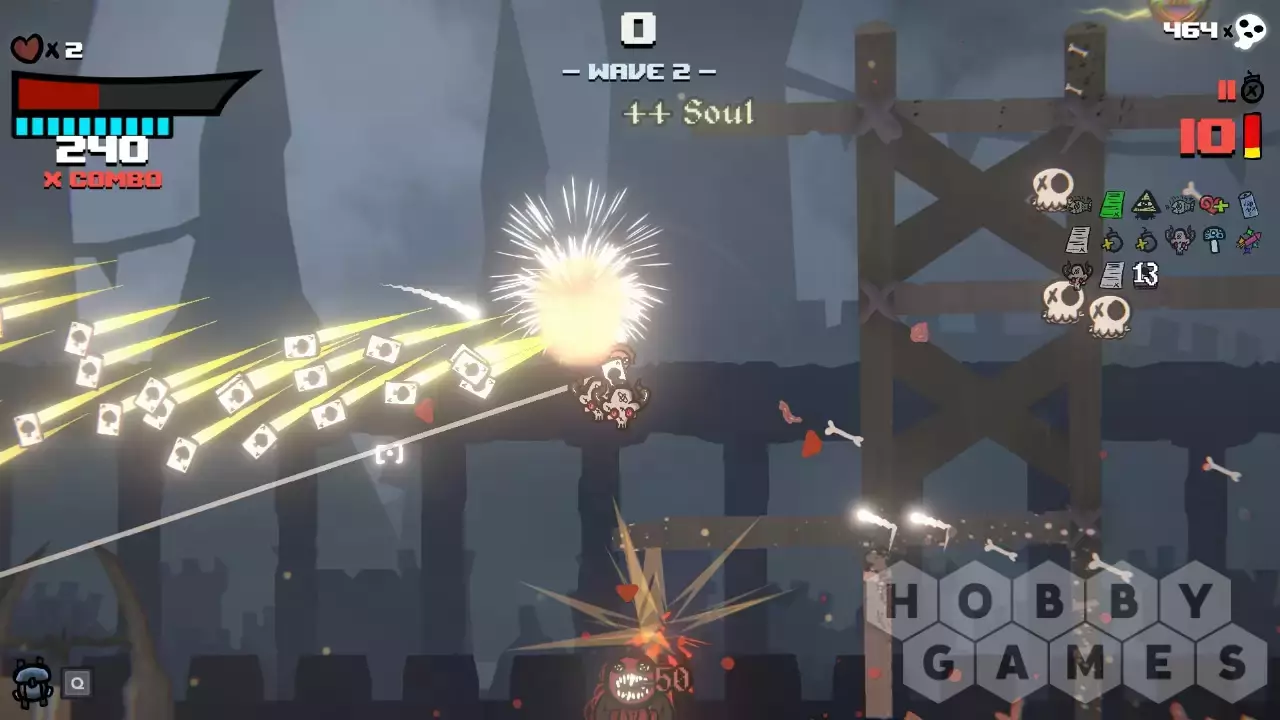Click the green document item icon
The width and height of the screenshot is (1280, 720).
pos(1112,205)
